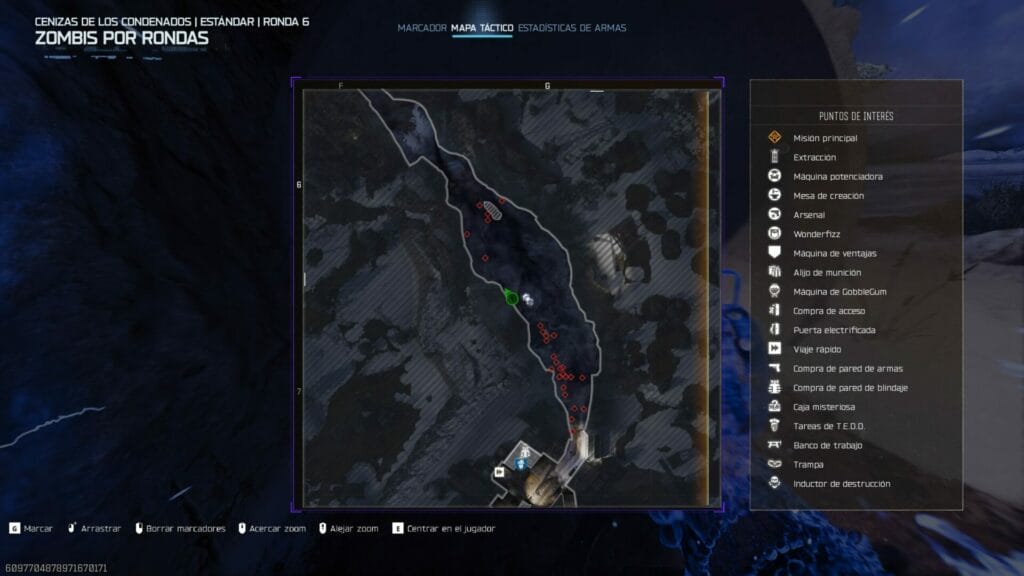This screenshot has height=576, width=1024.
Task: Select Máquina de GobbleGum entry
Action: 840,291
